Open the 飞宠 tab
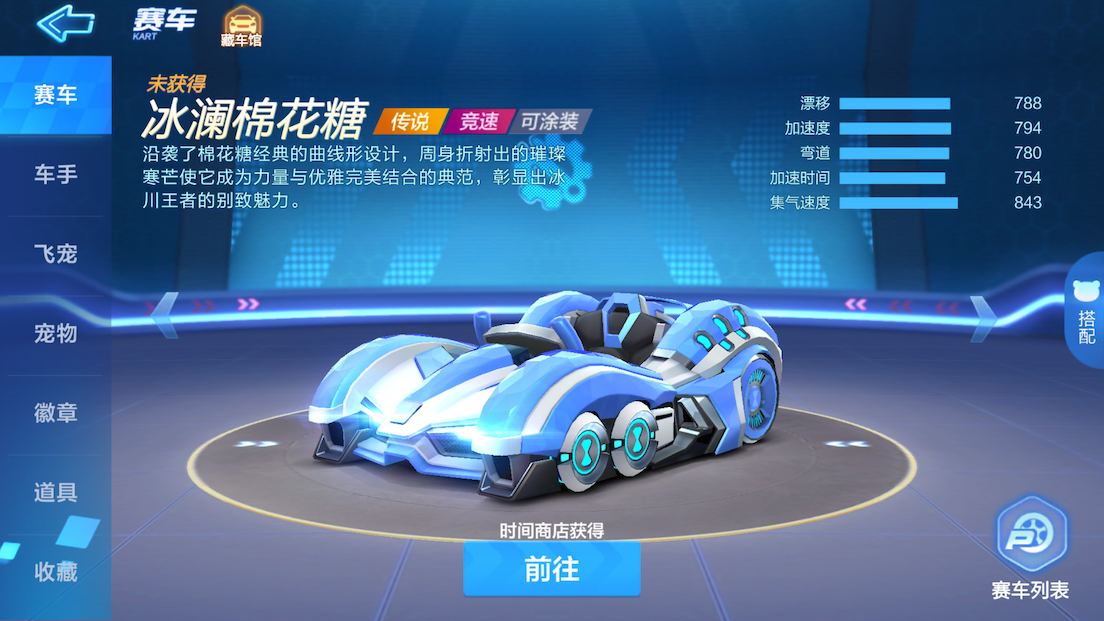The width and height of the screenshot is (1104, 621). (x=55, y=254)
